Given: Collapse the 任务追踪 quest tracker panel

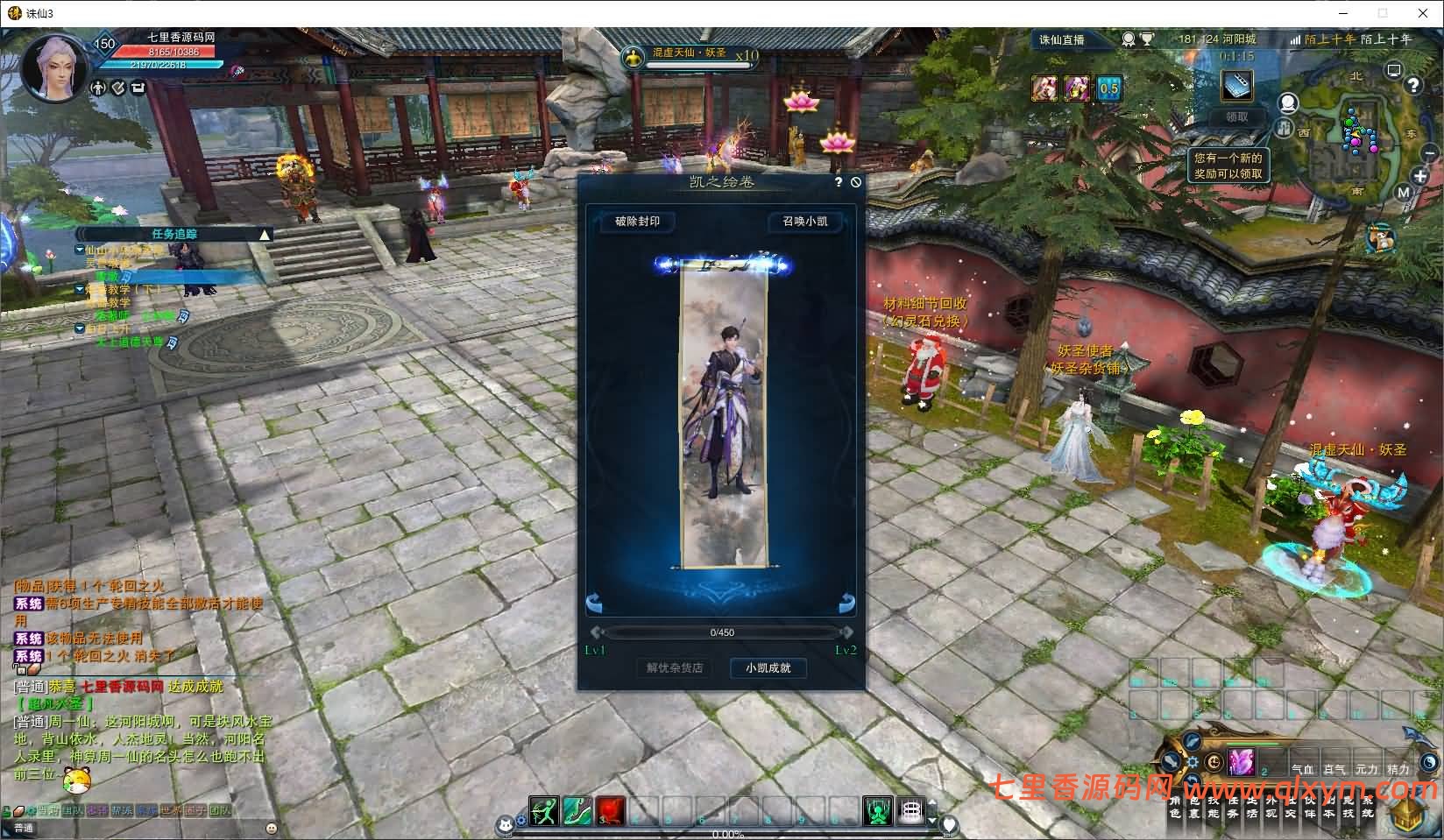Looking at the screenshot, I should 264,236.
